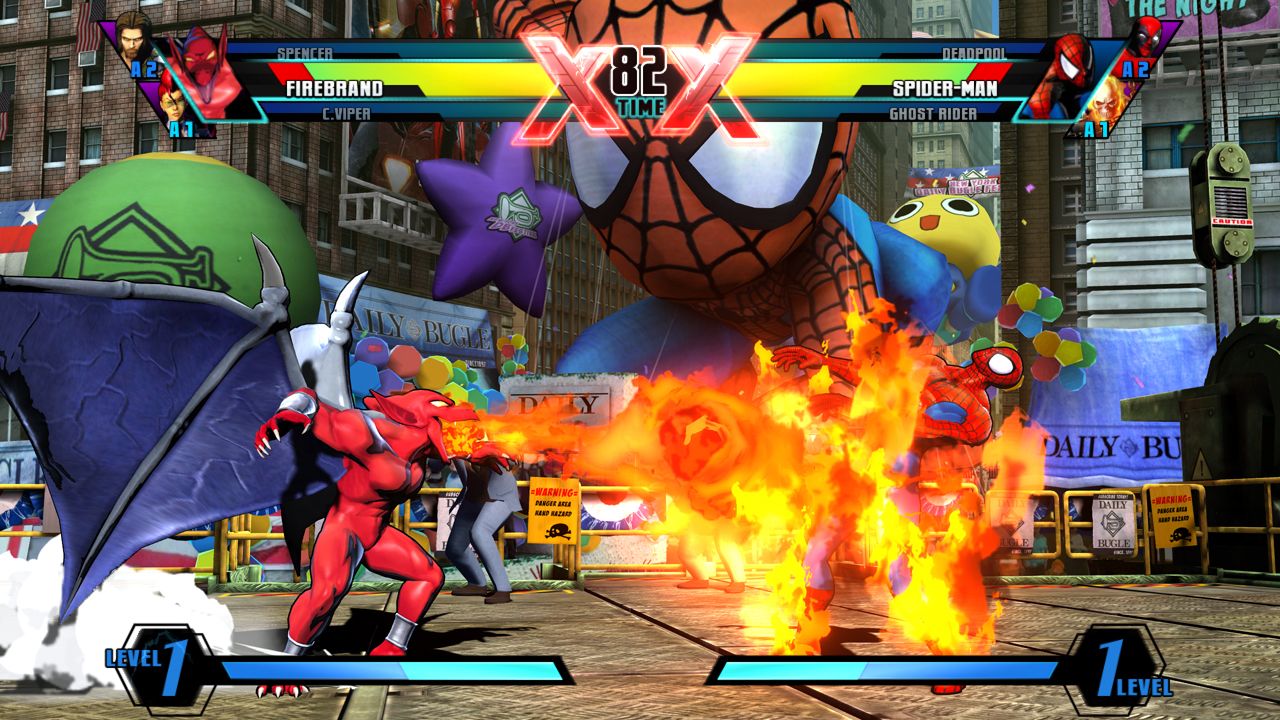Toggle the right player's A2 assist indicator
1280x720 pixels.
coord(1136,69)
